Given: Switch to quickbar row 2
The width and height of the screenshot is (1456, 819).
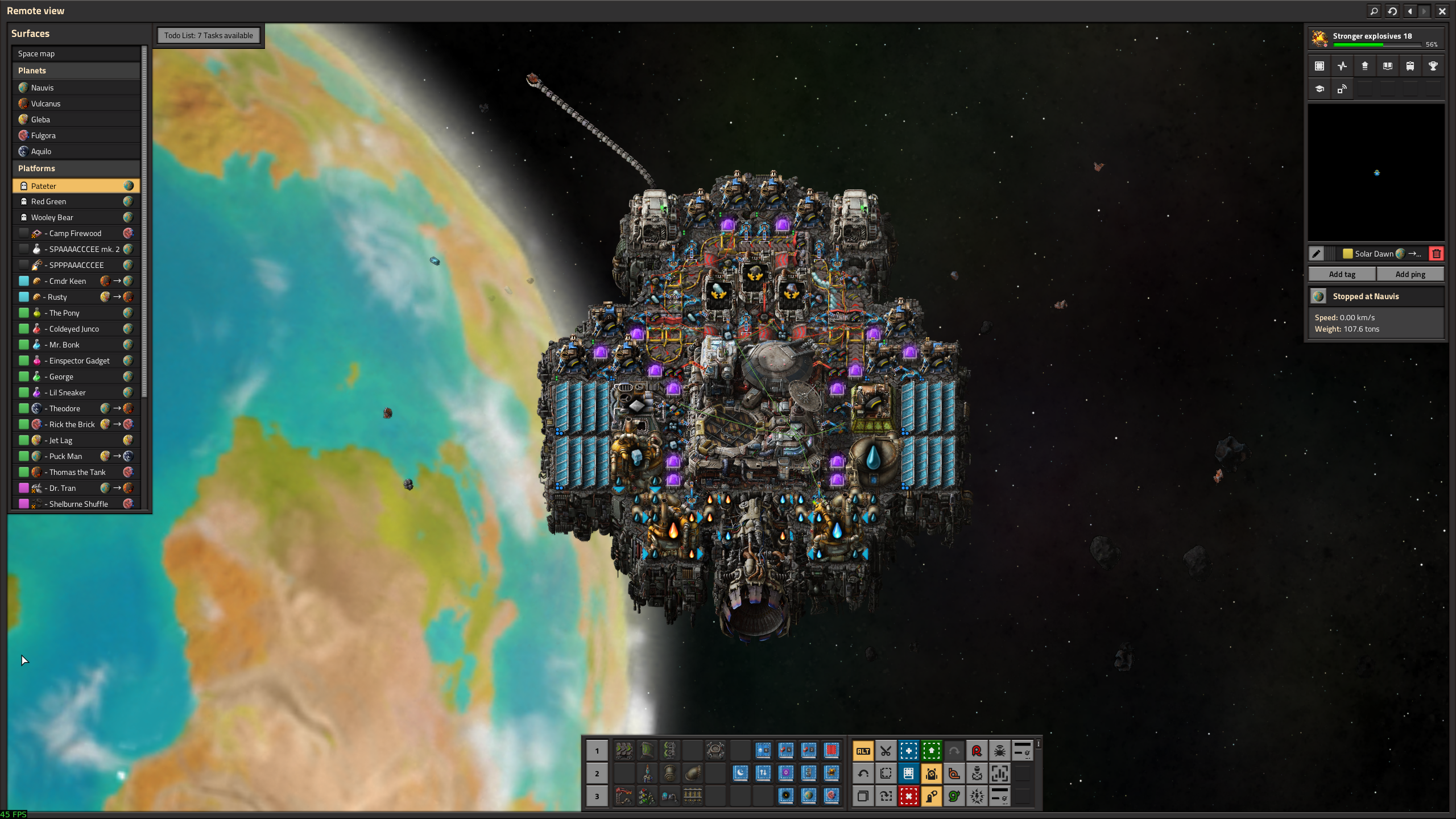Looking at the screenshot, I should (597, 773).
